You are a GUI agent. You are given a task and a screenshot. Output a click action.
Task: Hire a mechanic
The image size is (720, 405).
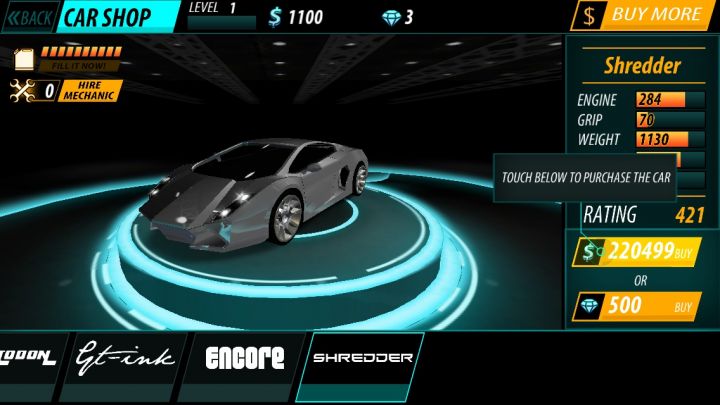tap(91, 91)
